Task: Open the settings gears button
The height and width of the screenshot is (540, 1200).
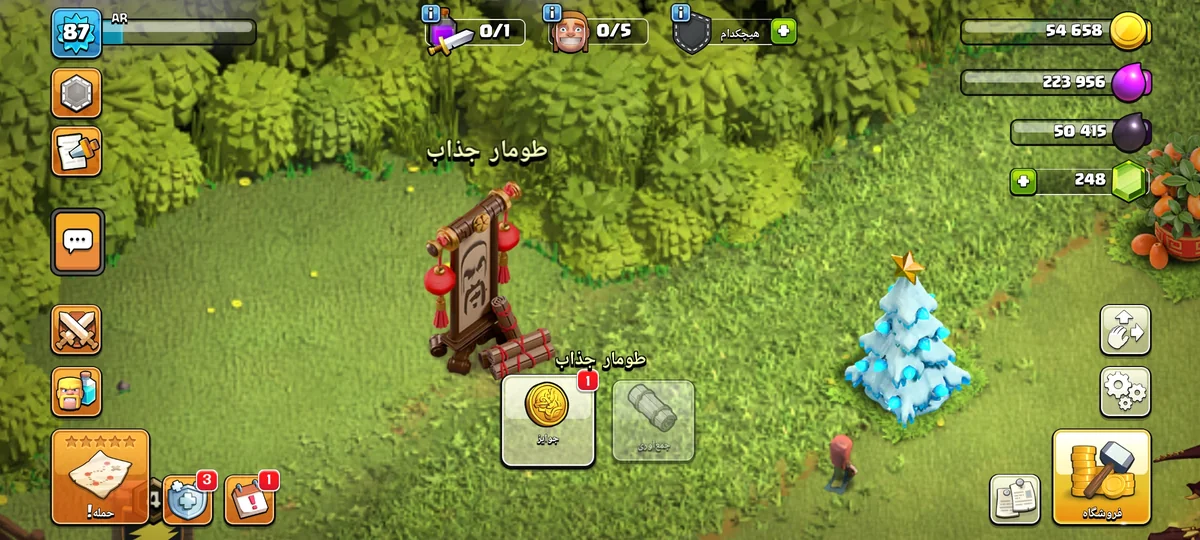Action: [1125, 391]
